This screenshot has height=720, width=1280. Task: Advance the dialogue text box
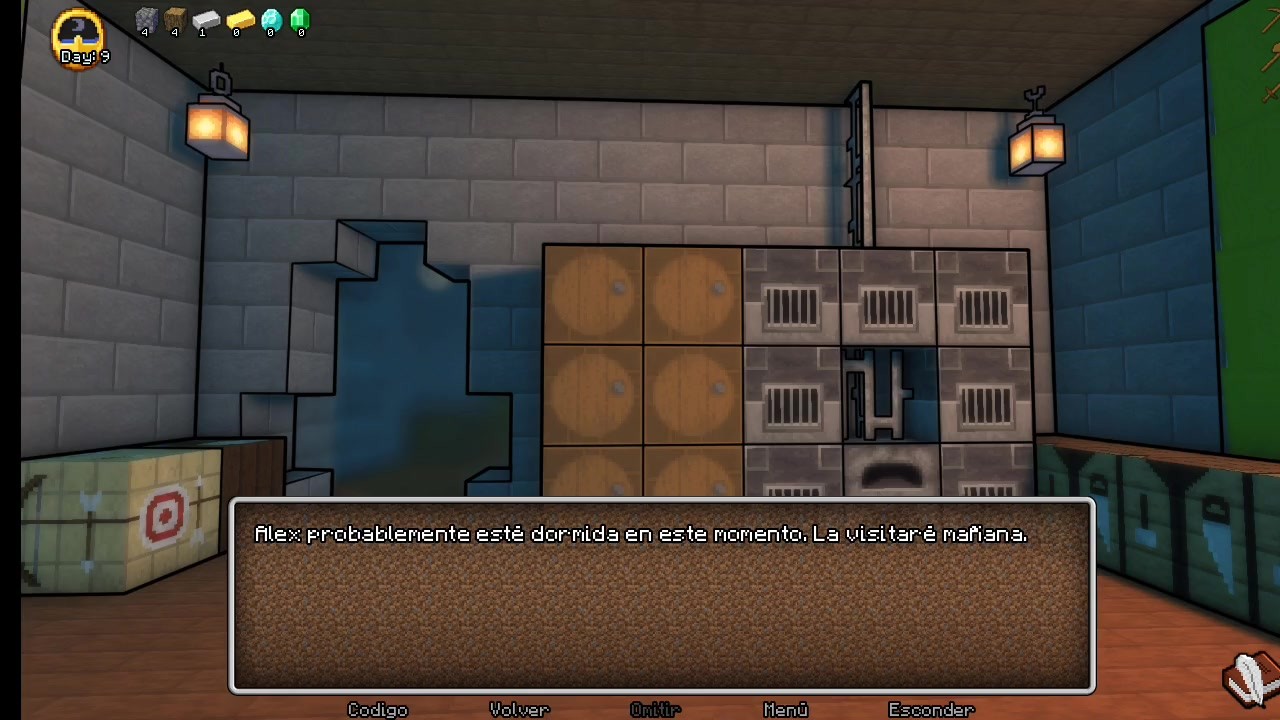click(662, 596)
